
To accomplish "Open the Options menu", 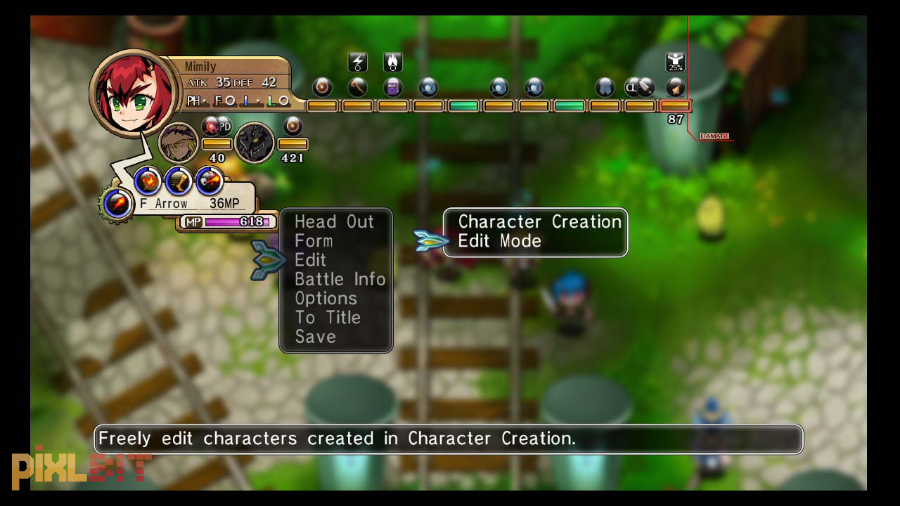I will (326, 298).
